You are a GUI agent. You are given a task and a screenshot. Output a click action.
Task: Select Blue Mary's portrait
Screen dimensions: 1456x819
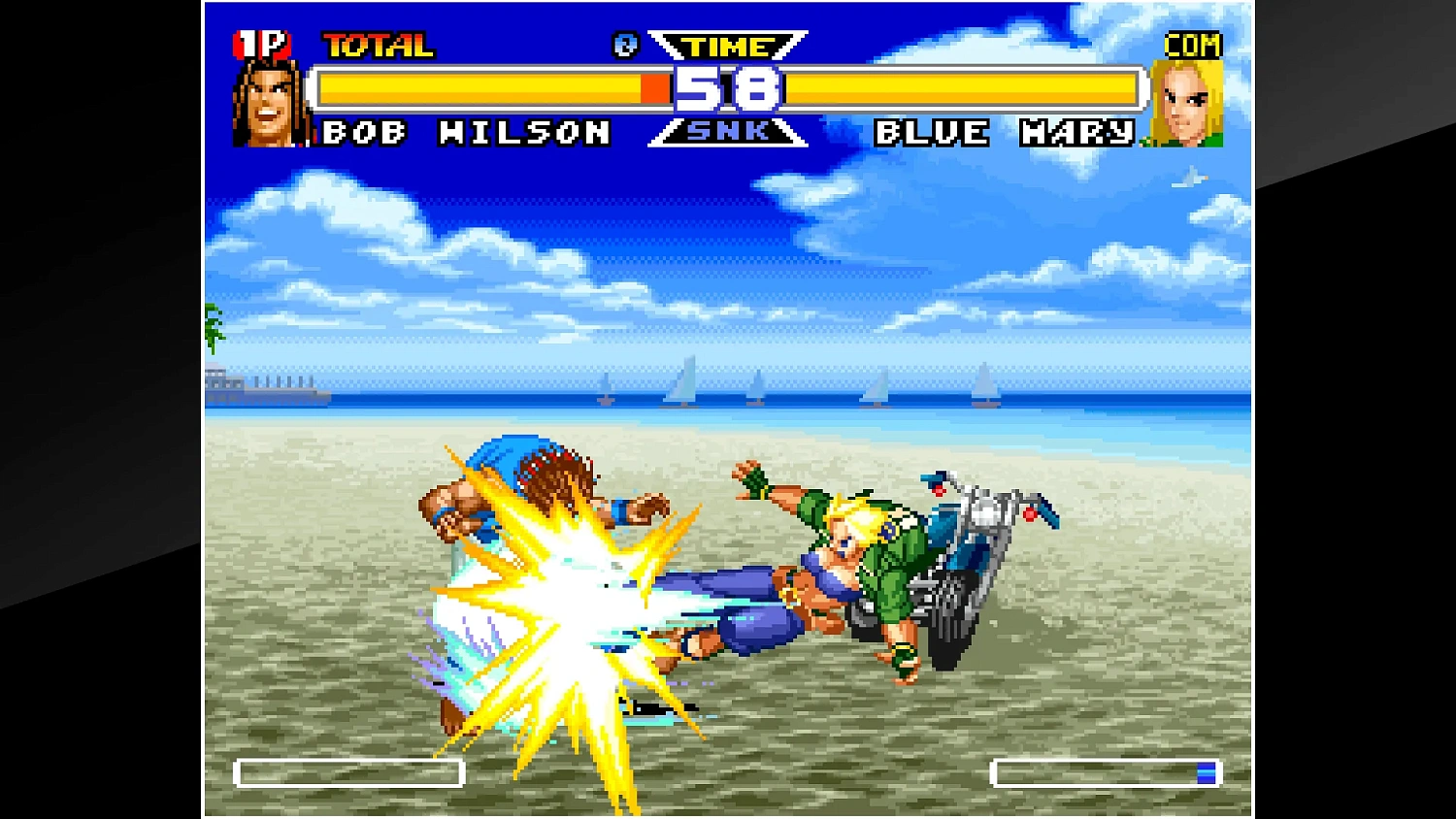coord(1189,102)
